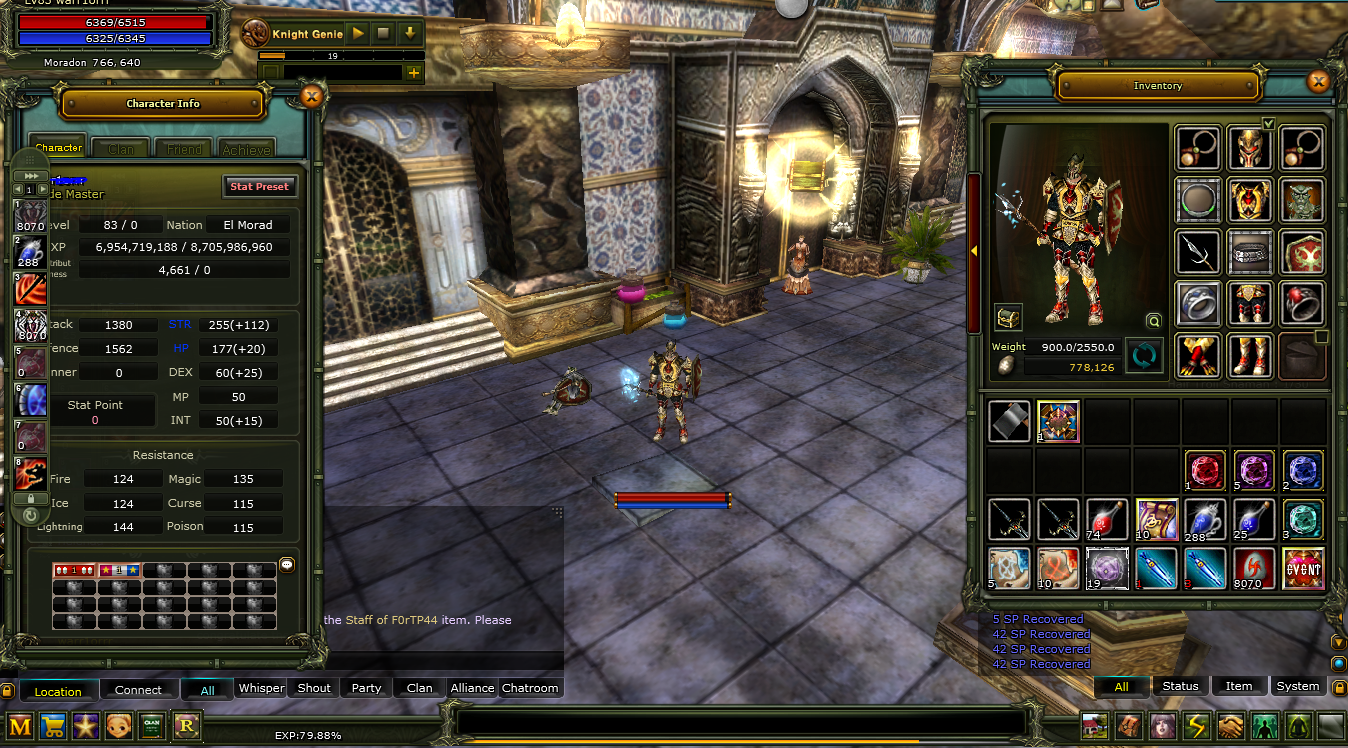Show the Achieve tab

coord(246,149)
